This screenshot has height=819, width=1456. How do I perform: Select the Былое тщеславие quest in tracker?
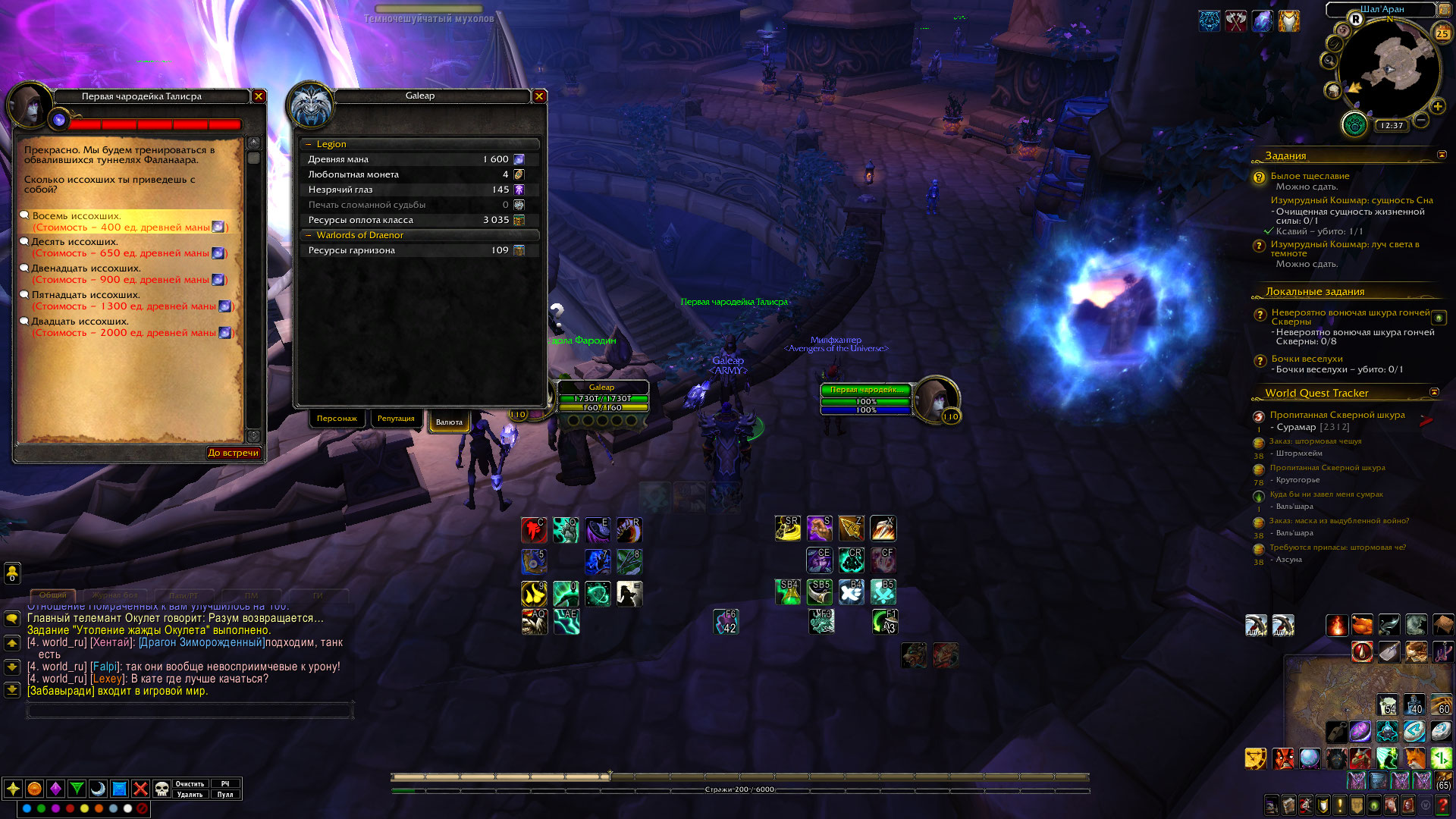pos(1310,176)
